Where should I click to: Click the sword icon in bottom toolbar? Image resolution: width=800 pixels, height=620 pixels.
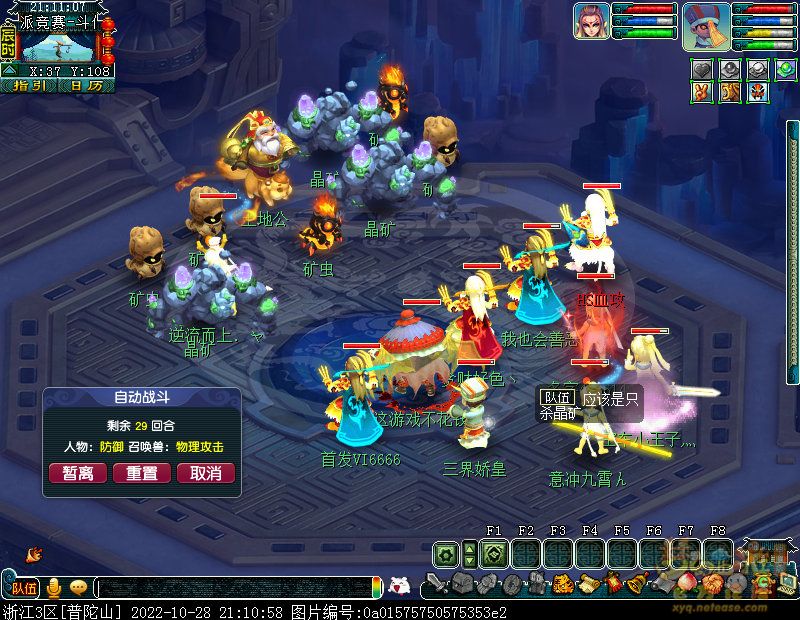click(437, 583)
